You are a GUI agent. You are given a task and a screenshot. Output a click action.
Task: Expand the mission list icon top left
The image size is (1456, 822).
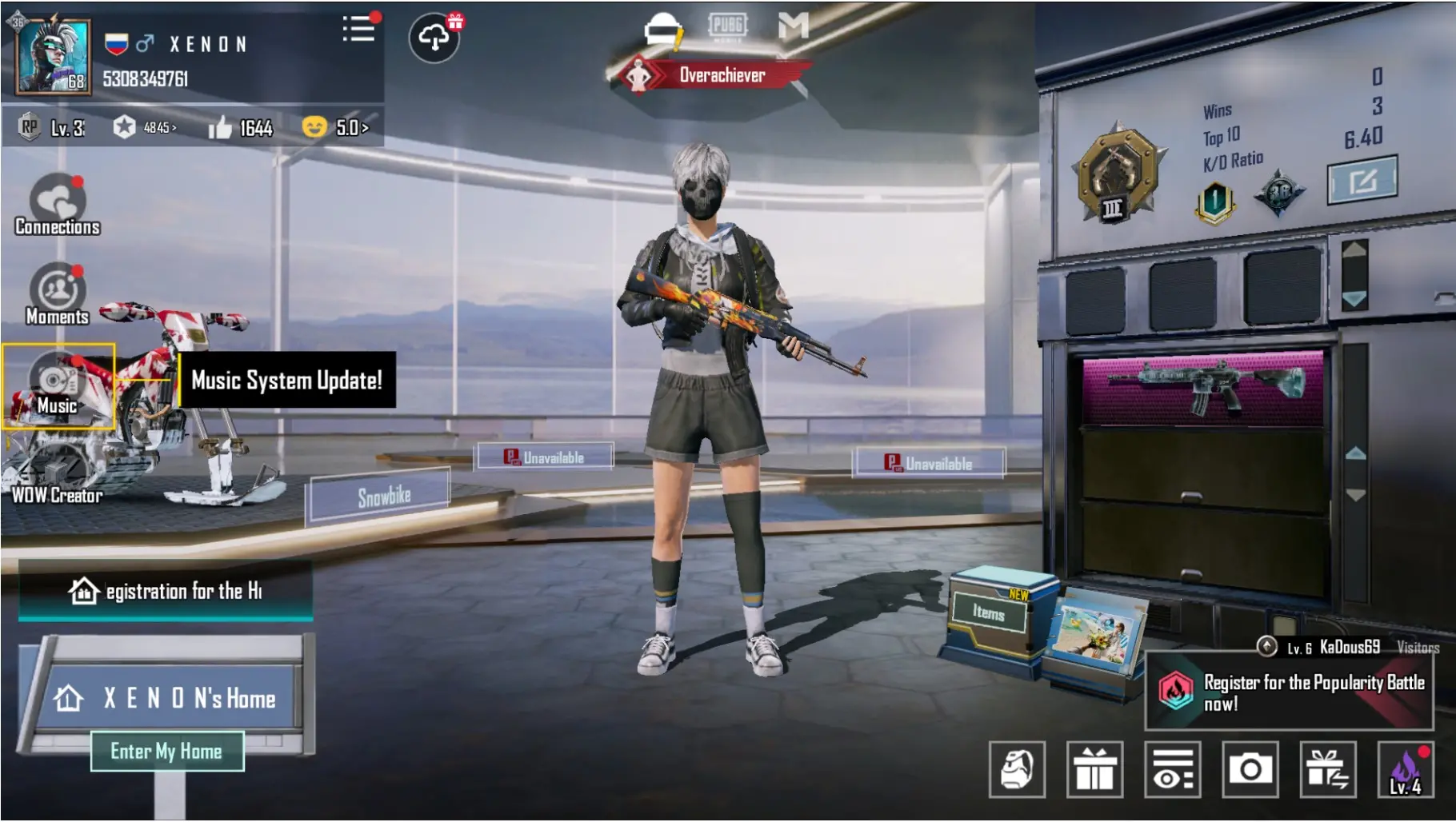(x=358, y=29)
